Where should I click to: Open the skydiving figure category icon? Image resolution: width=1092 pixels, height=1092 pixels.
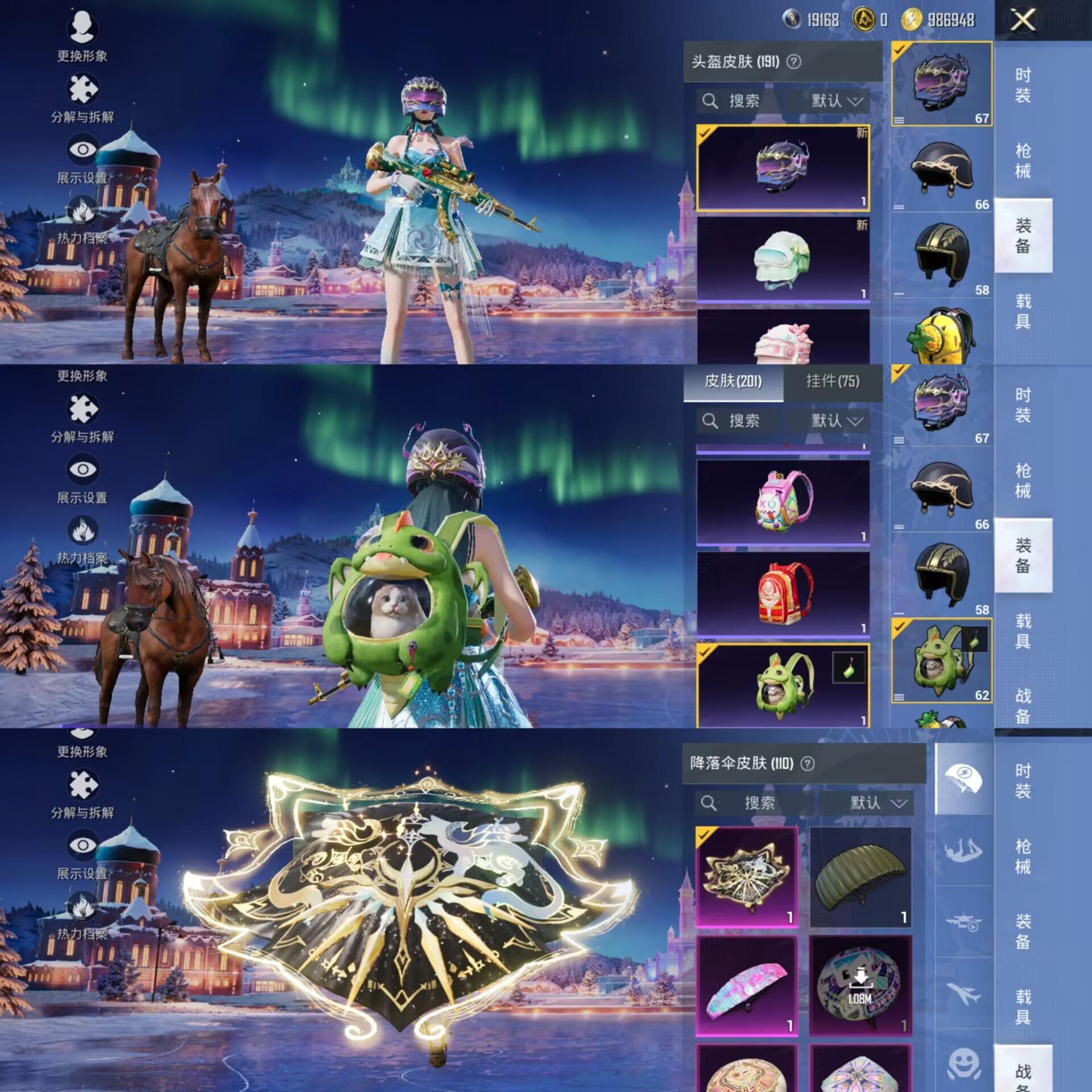click(964, 851)
